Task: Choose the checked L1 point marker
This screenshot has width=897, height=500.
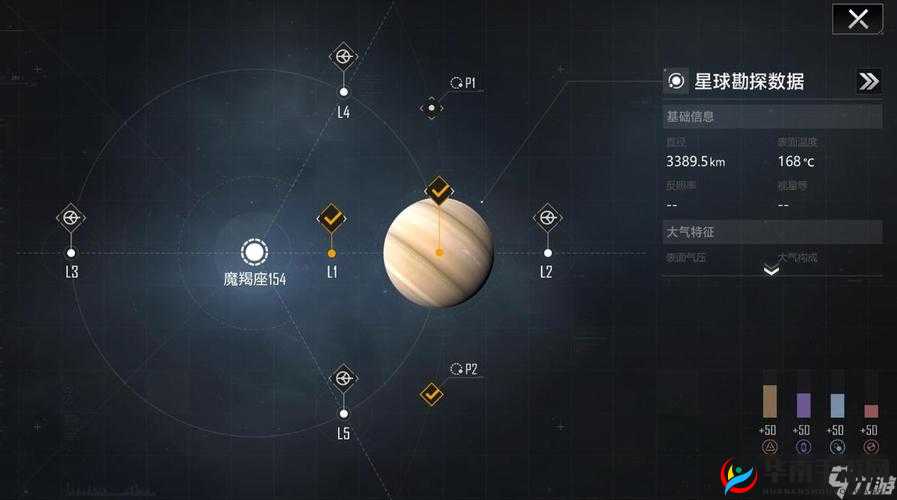Action: (x=331, y=218)
